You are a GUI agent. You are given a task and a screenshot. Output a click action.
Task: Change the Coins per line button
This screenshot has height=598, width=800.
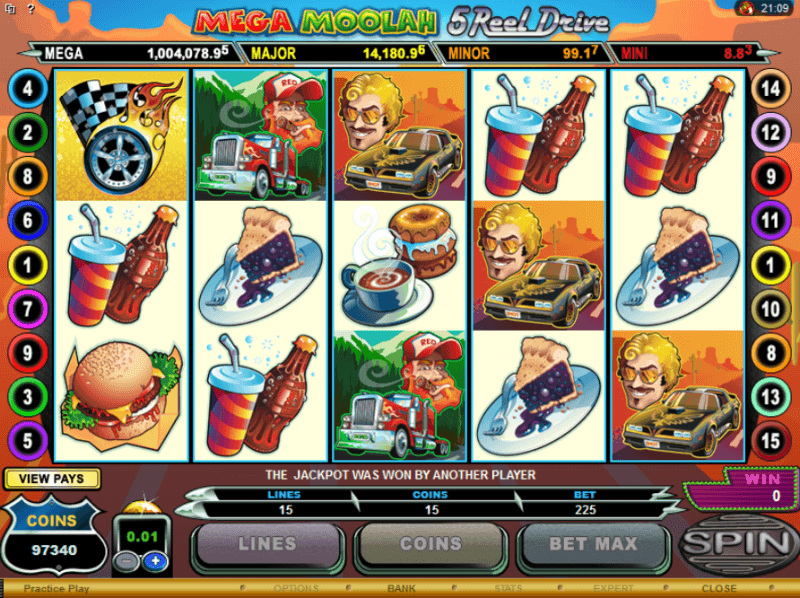[x=431, y=545]
